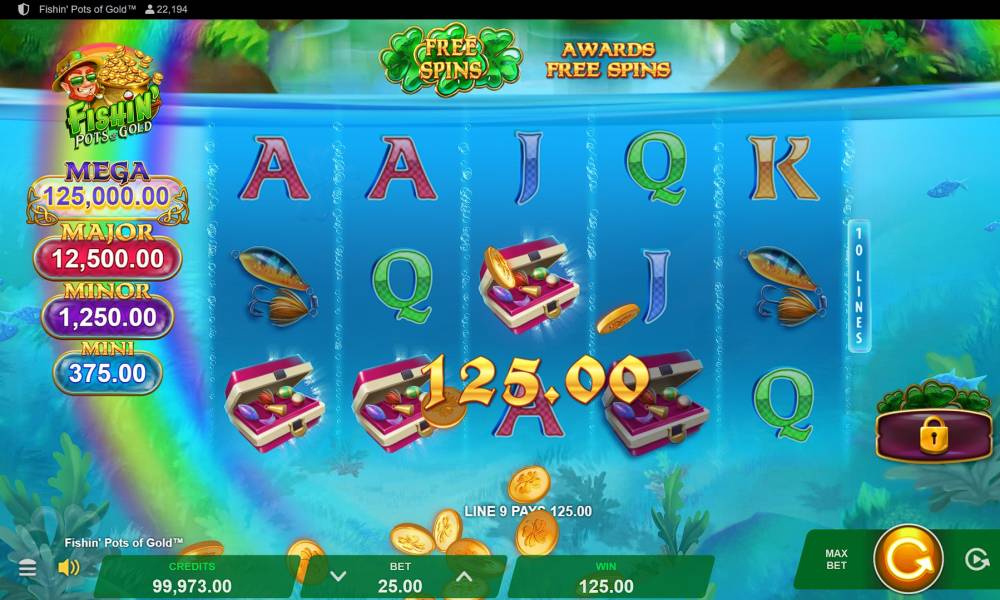Image resolution: width=1000 pixels, height=600 pixels.
Task: Set the Max Bet
Action: (x=836, y=559)
